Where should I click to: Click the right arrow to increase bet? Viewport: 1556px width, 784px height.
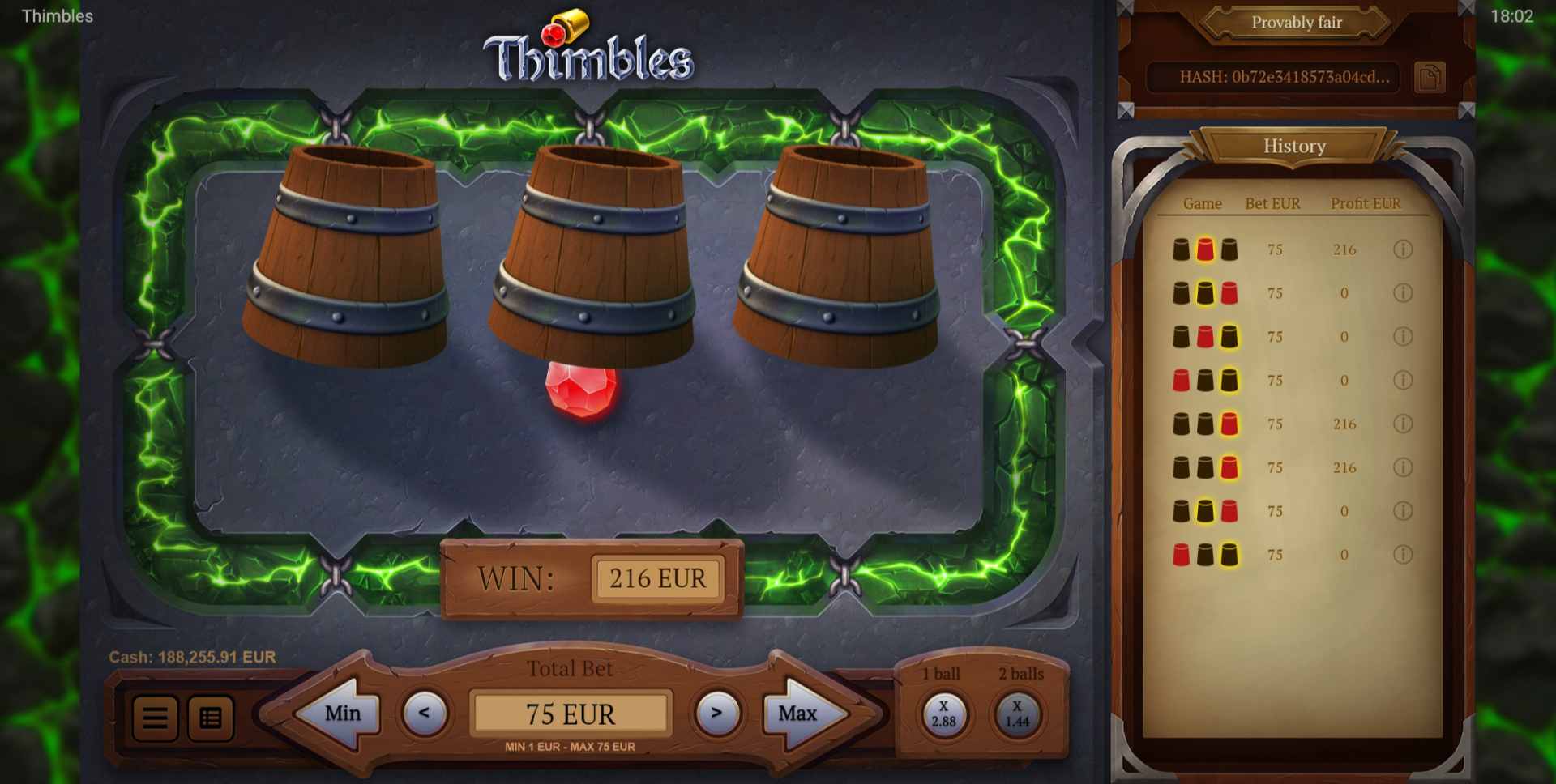coord(716,714)
